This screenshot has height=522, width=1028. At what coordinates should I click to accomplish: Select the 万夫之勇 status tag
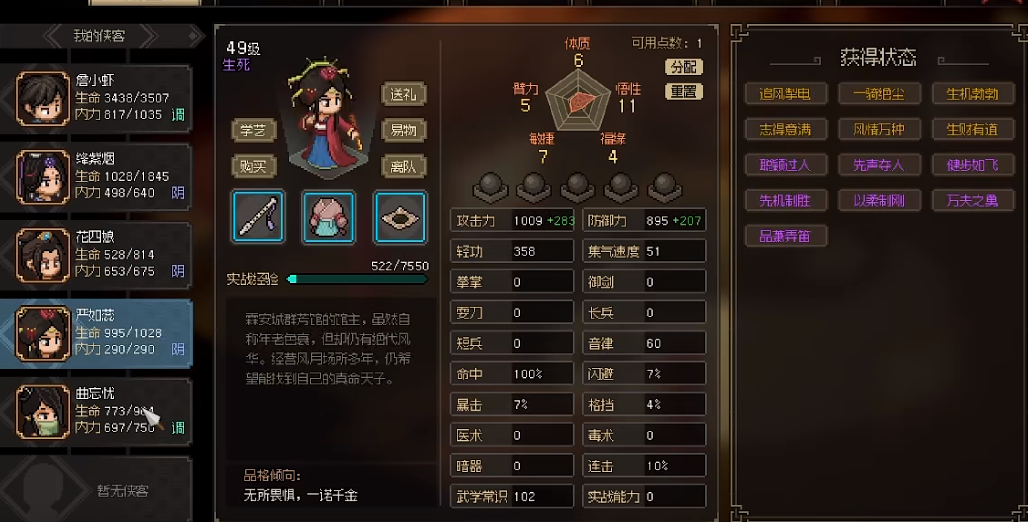(965, 201)
